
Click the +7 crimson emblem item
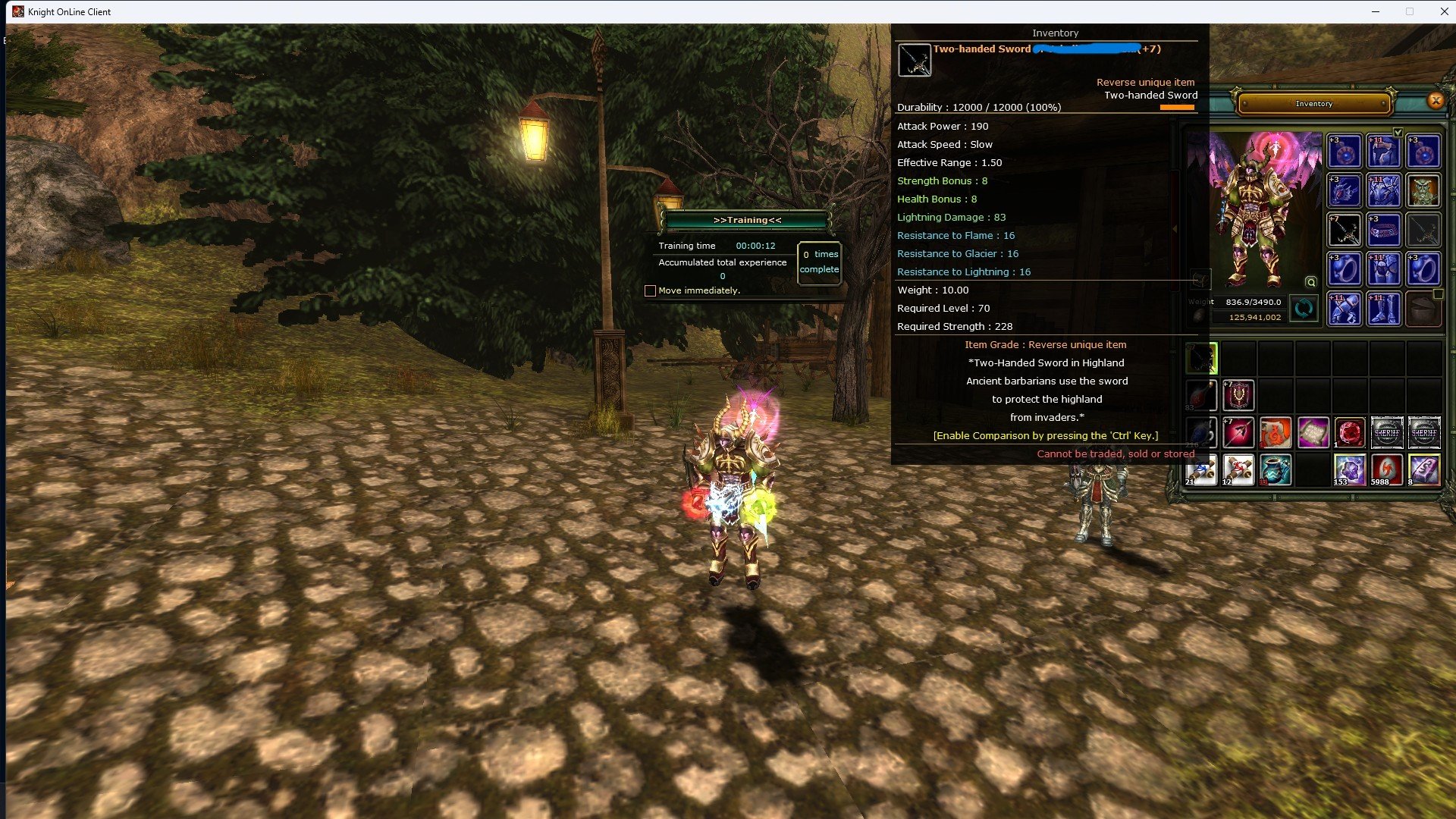(x=1238, y=395)
